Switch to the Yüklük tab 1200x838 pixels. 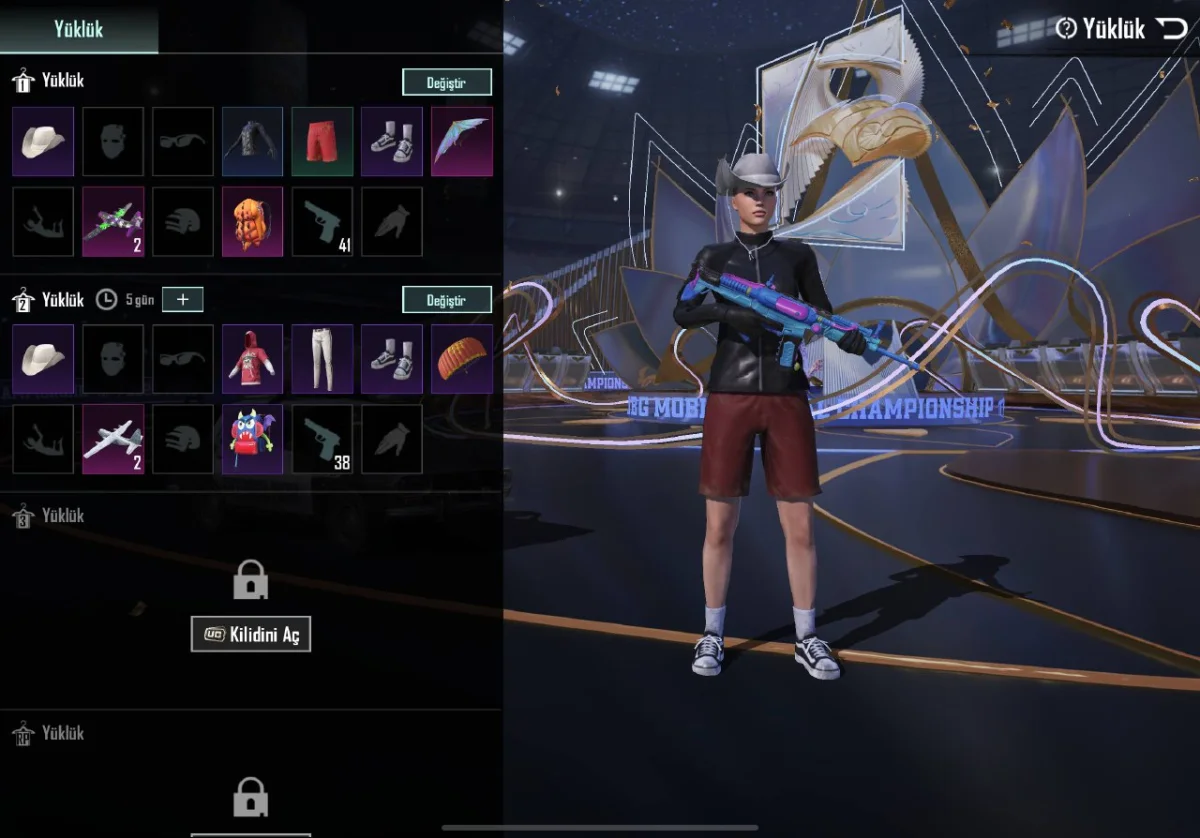pos(79,28)
